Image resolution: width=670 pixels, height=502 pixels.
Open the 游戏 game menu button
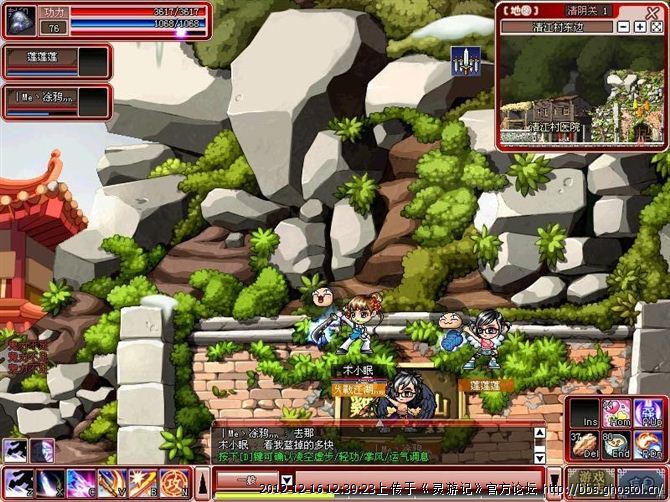589,481
